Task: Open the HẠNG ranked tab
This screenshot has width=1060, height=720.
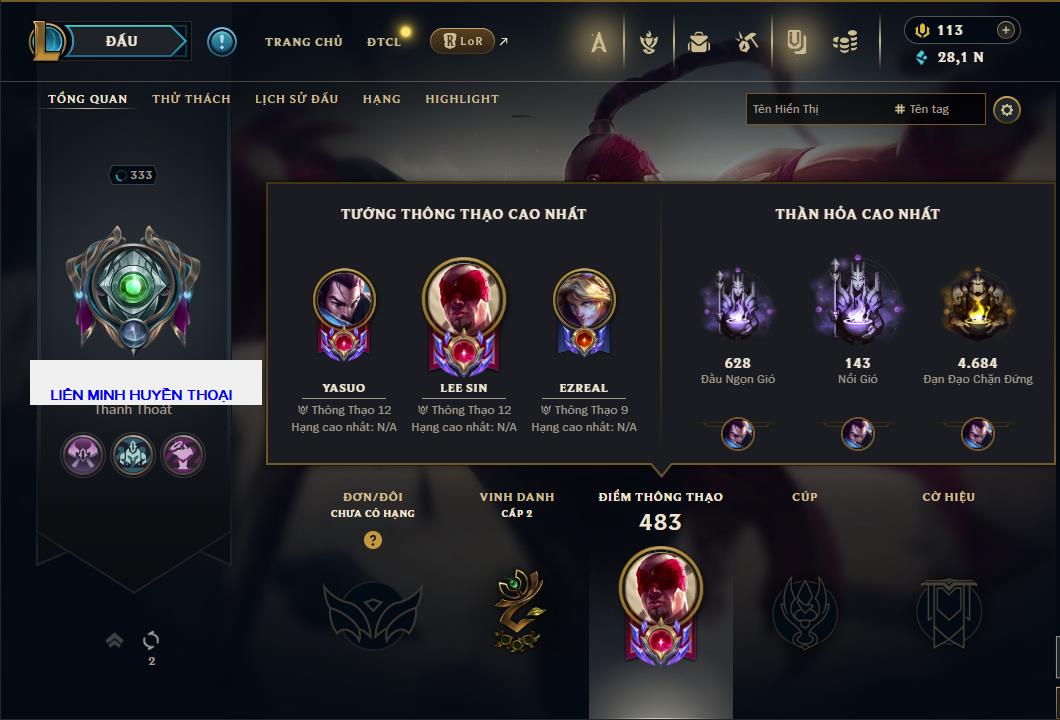Action: click(381, 99)
